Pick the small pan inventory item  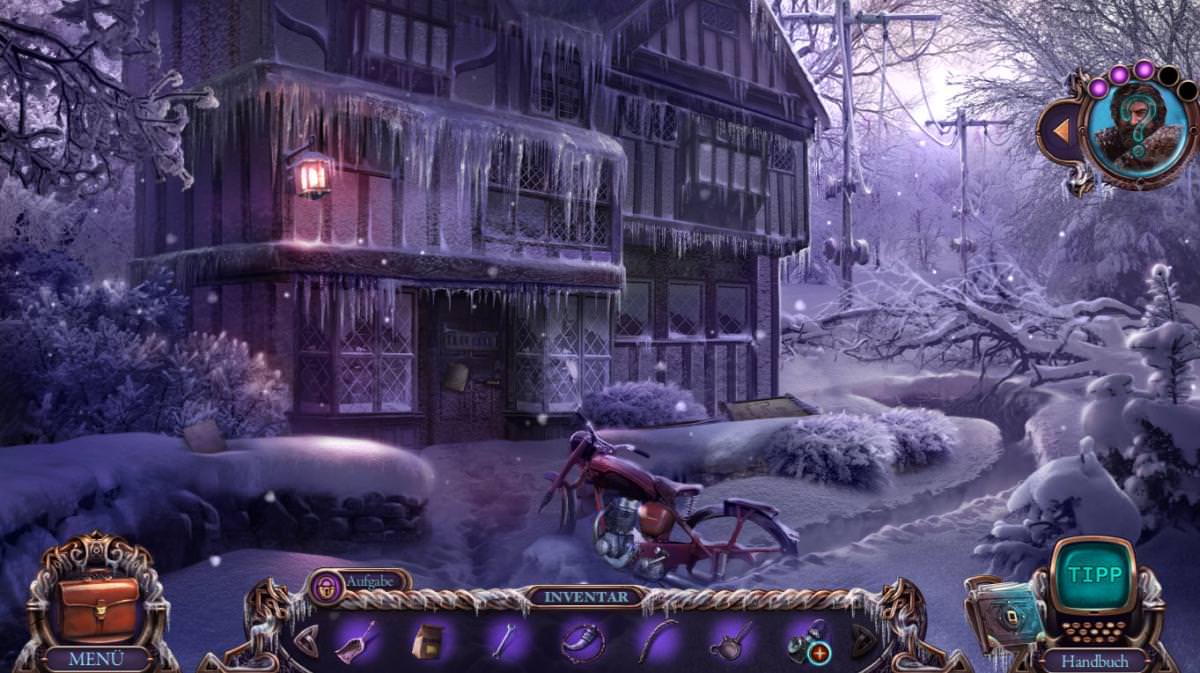pos(732,641)
